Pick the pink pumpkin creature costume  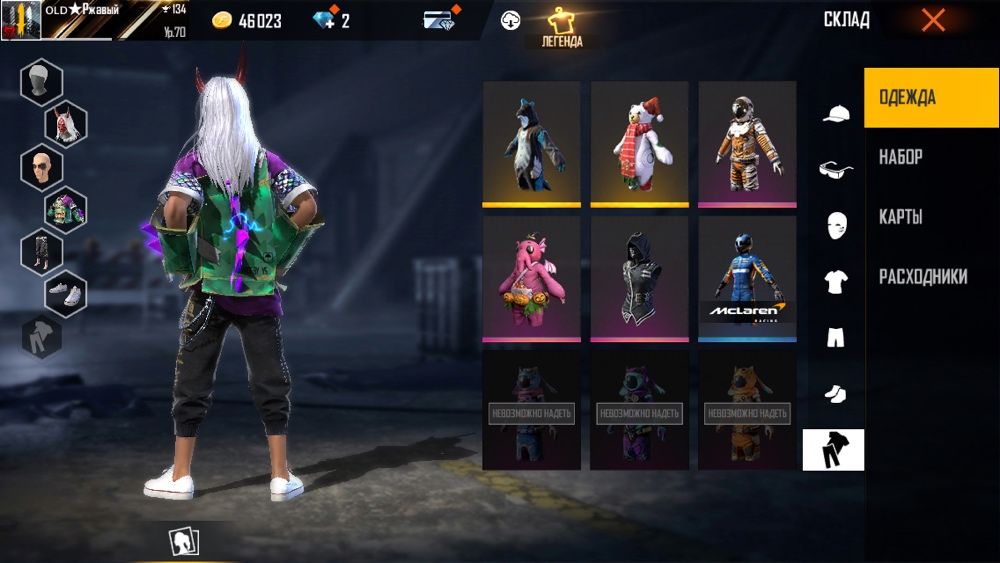(531, 279)
